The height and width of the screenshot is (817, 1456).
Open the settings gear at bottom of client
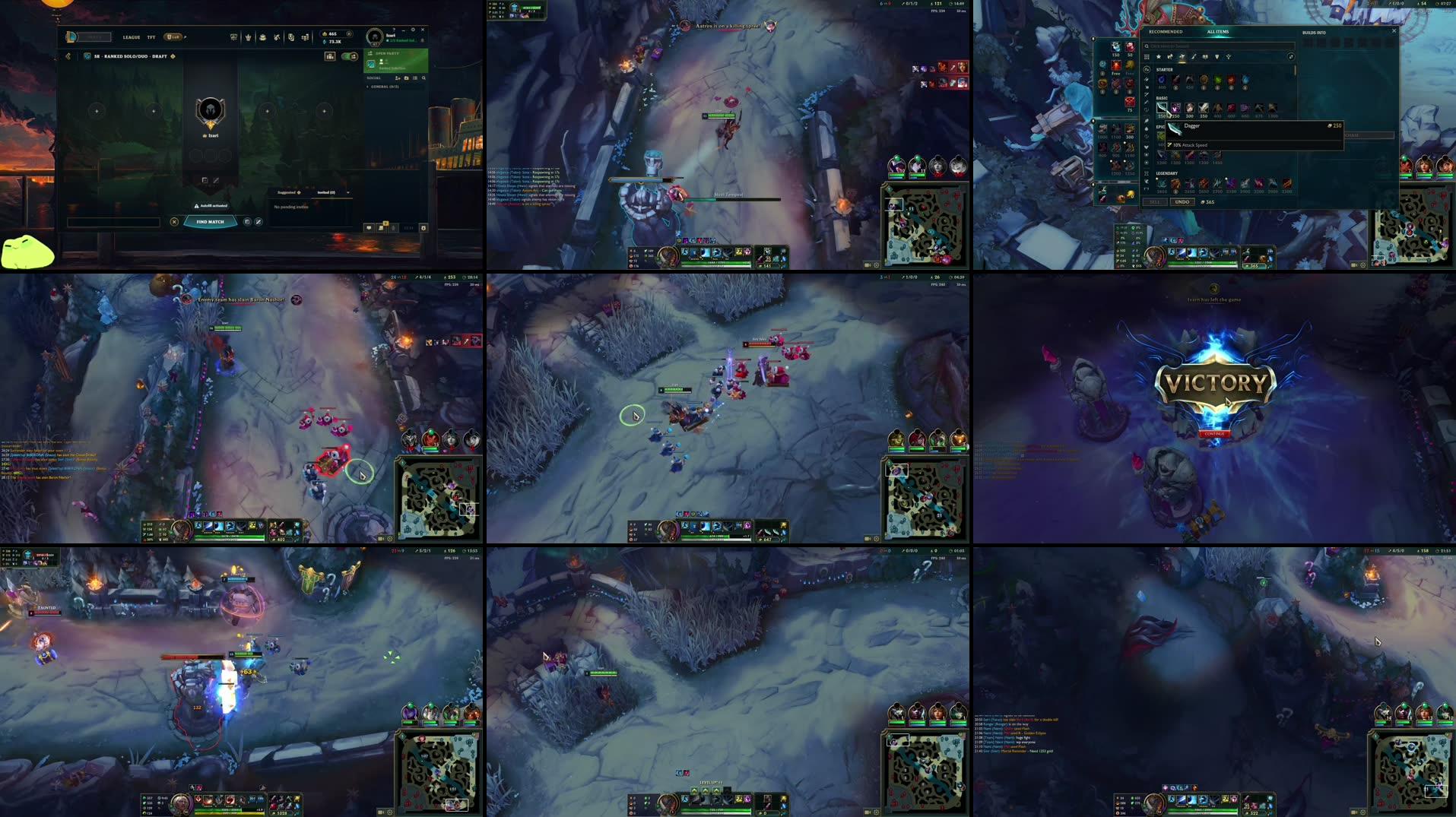(423, 227)
